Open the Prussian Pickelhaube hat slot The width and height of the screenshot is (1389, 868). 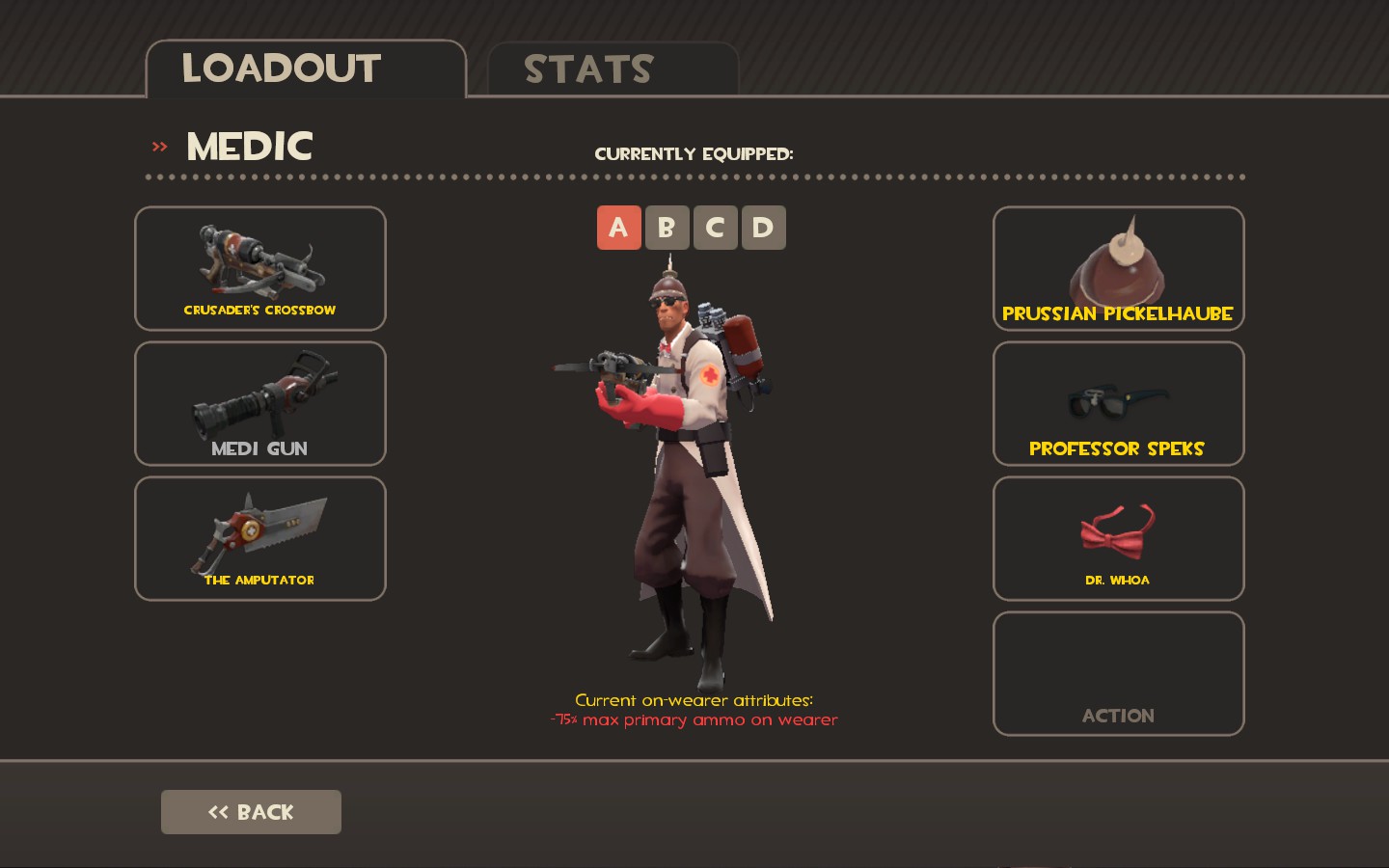1118,268
